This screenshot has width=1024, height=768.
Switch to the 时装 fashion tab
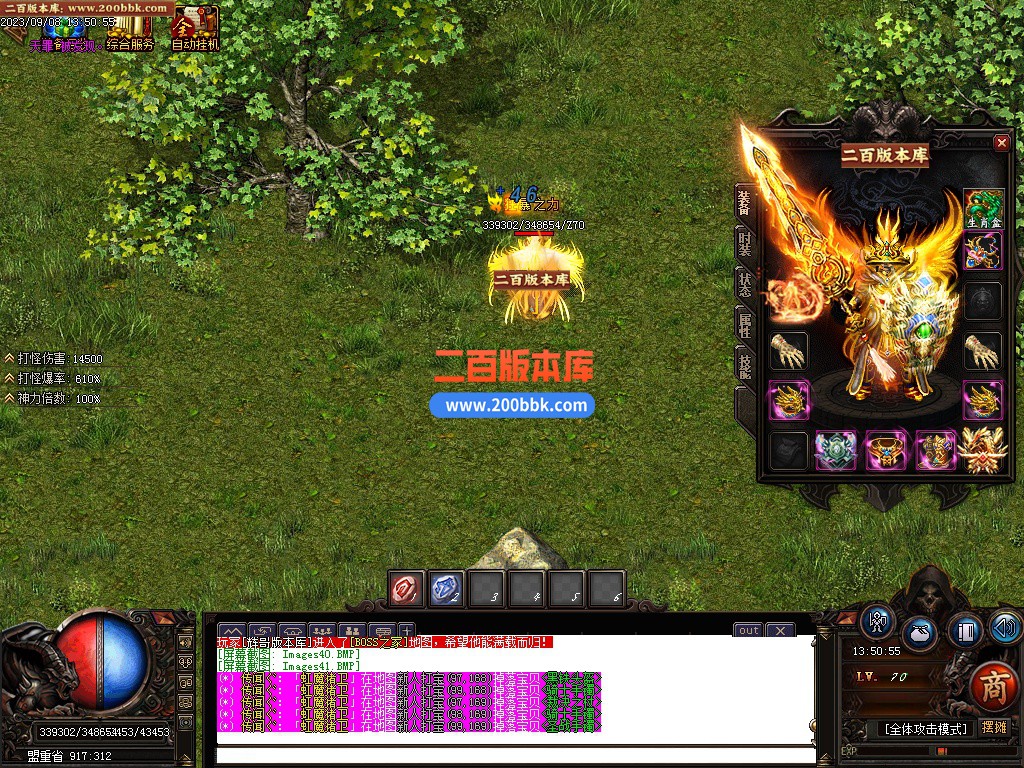[x=745, y=242]
